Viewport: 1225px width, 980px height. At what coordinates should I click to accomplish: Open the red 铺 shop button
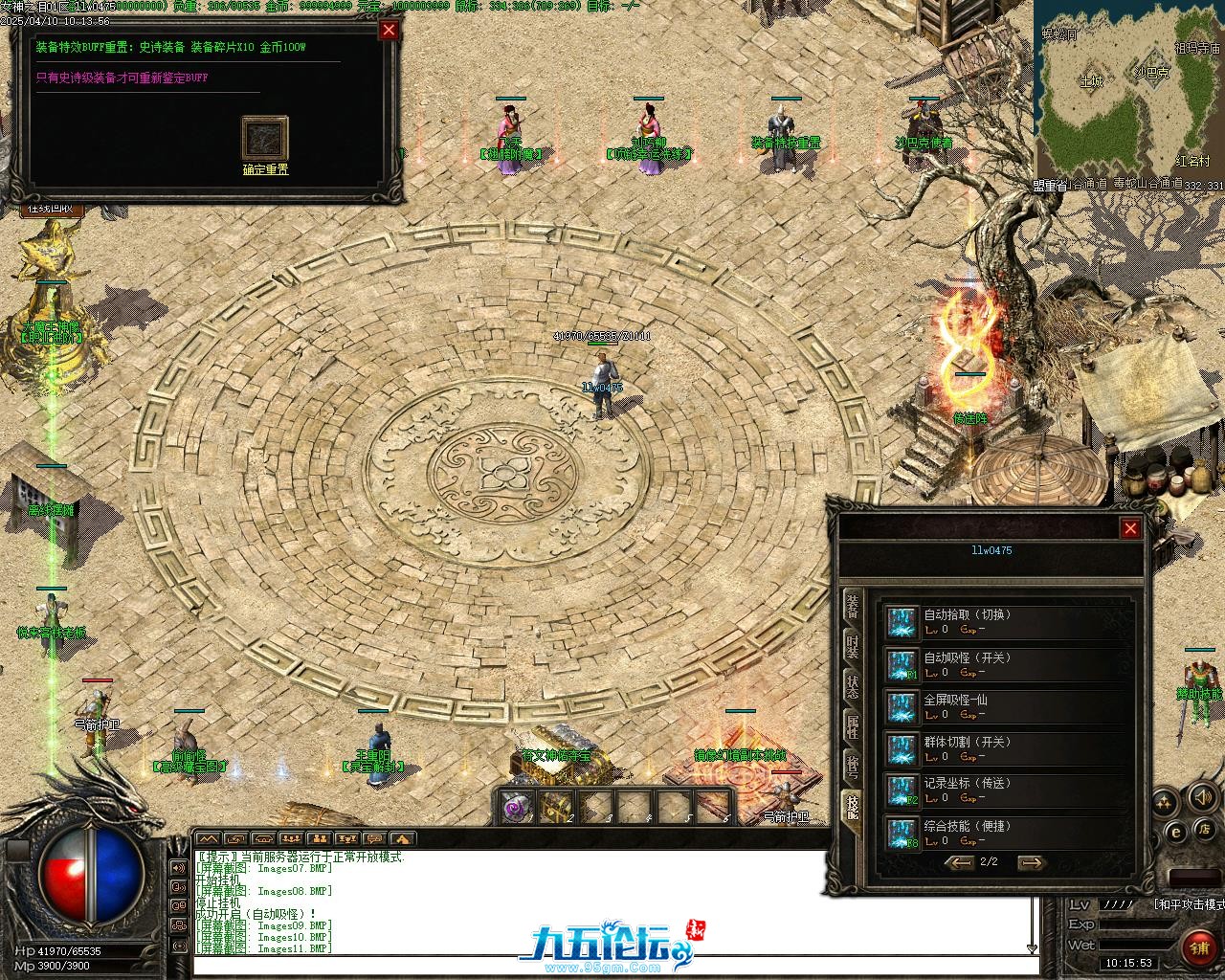[1198, 947]
